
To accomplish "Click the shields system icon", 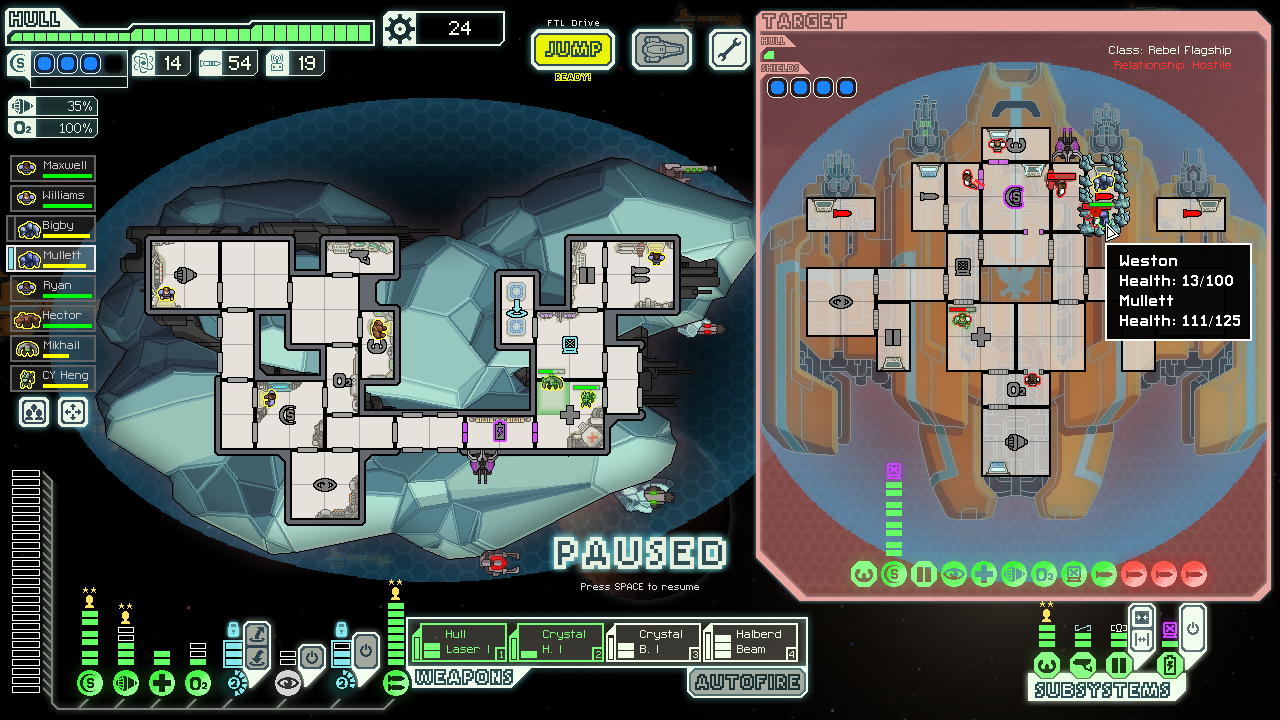I will pyautogui.click(x=90, y=683).
